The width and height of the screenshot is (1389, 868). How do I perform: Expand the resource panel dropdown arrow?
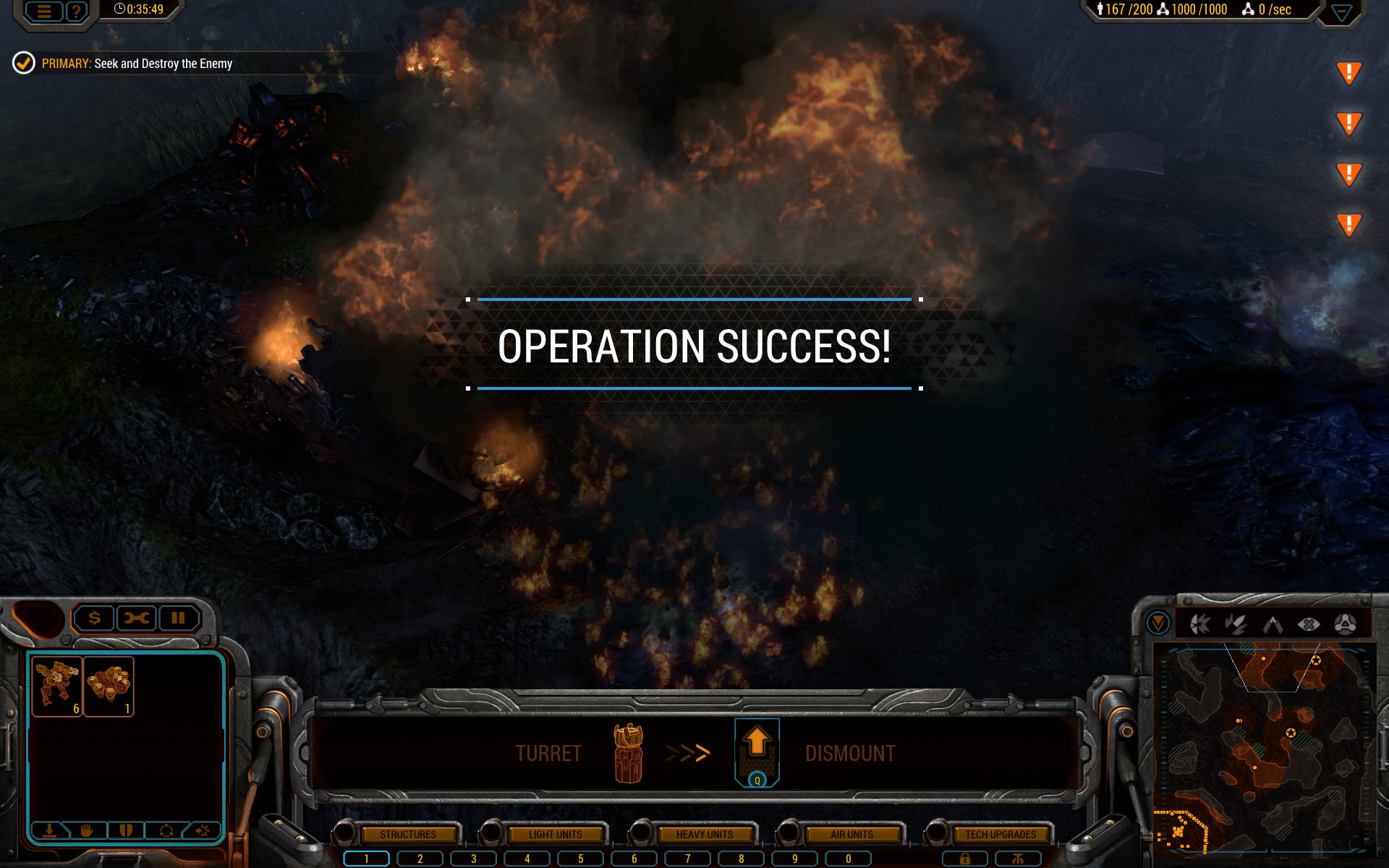[1341, 12]
